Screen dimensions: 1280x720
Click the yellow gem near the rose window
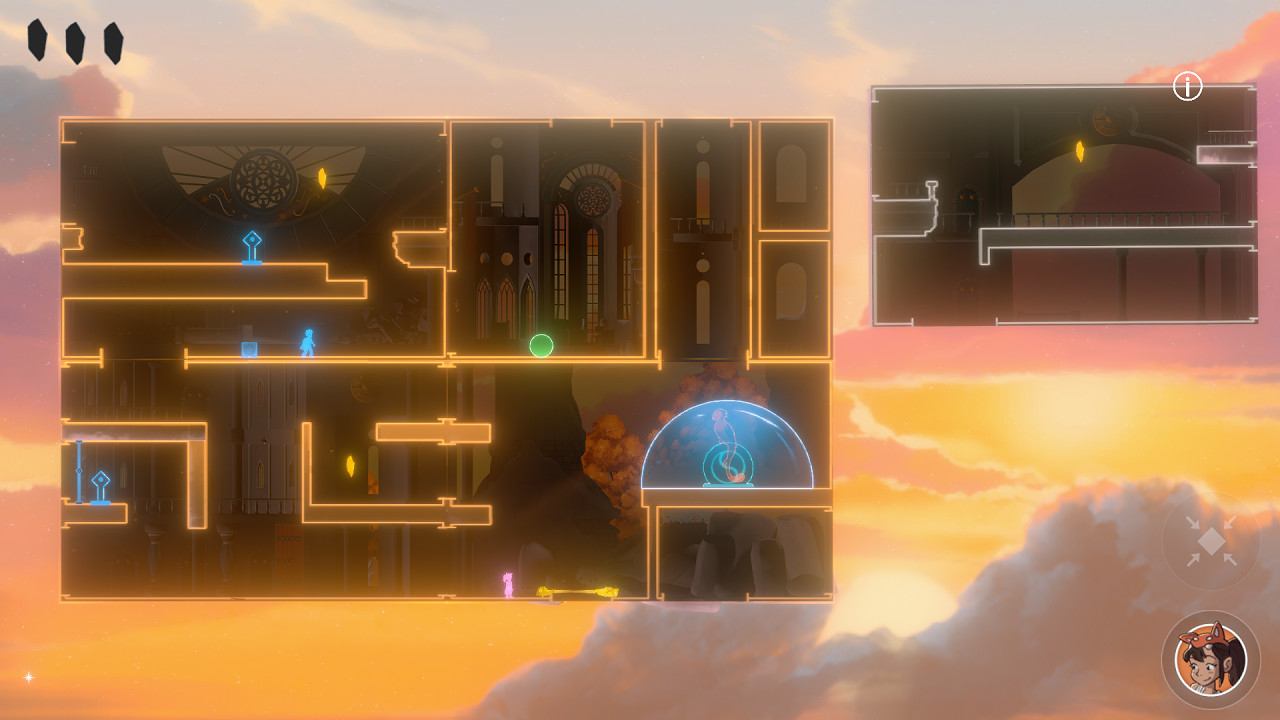pos(324,178)
